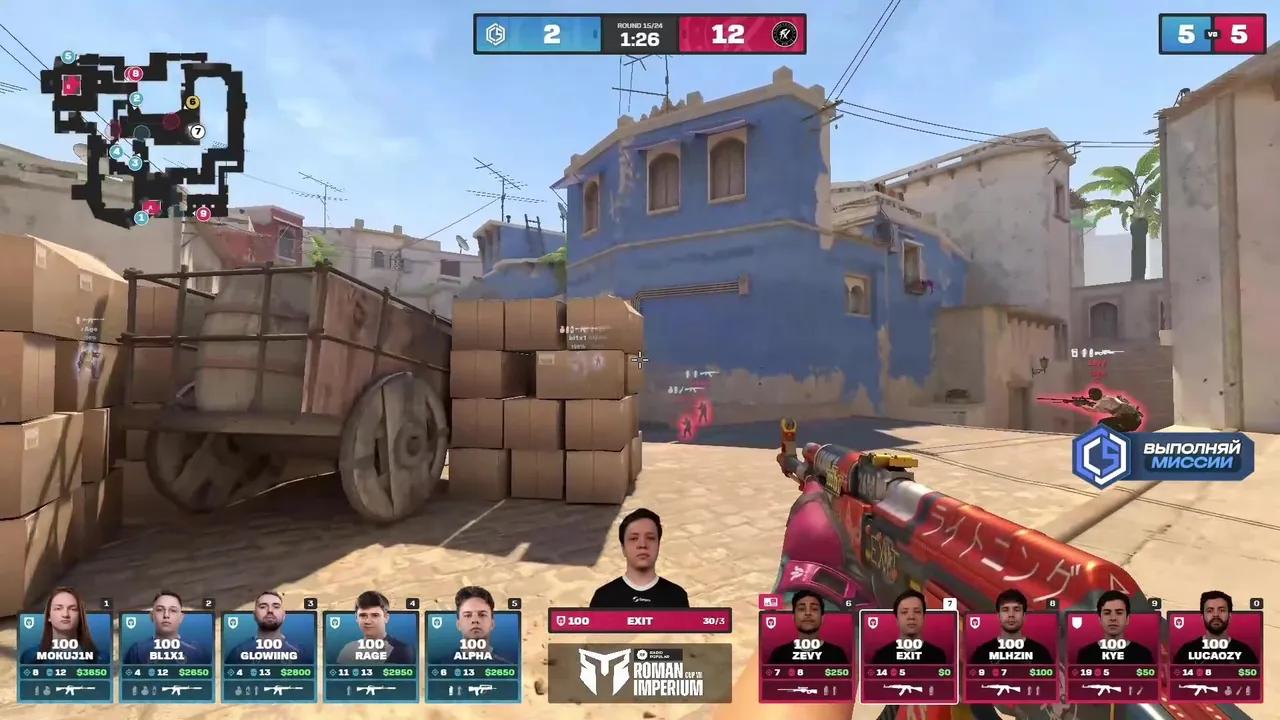Spectate GLOWIING via his player card
This screenshot has width=1280, height=720.
(269, 650)
